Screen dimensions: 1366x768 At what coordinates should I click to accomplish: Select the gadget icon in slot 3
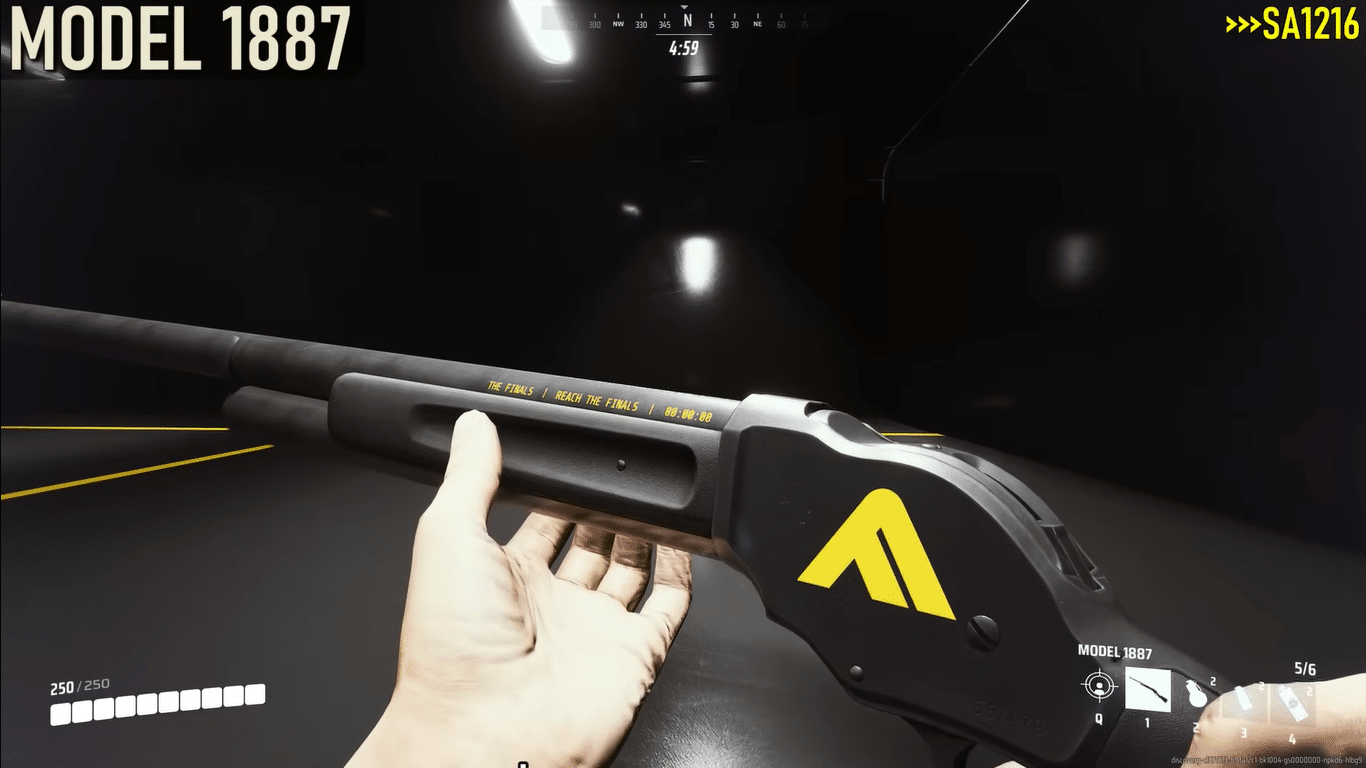[1243, 697]
